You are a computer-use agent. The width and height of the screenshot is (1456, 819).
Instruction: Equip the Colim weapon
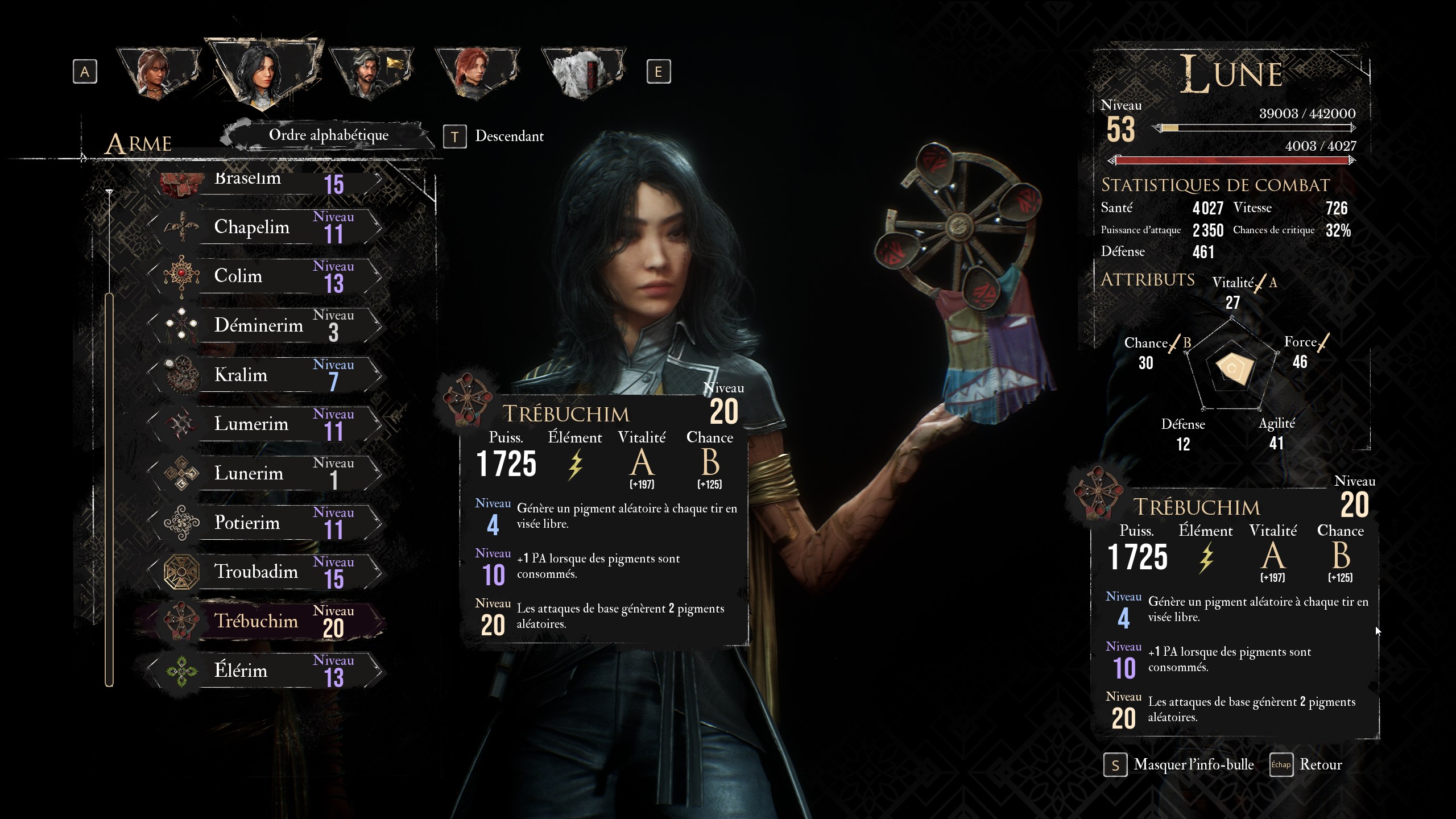(266, 276)
